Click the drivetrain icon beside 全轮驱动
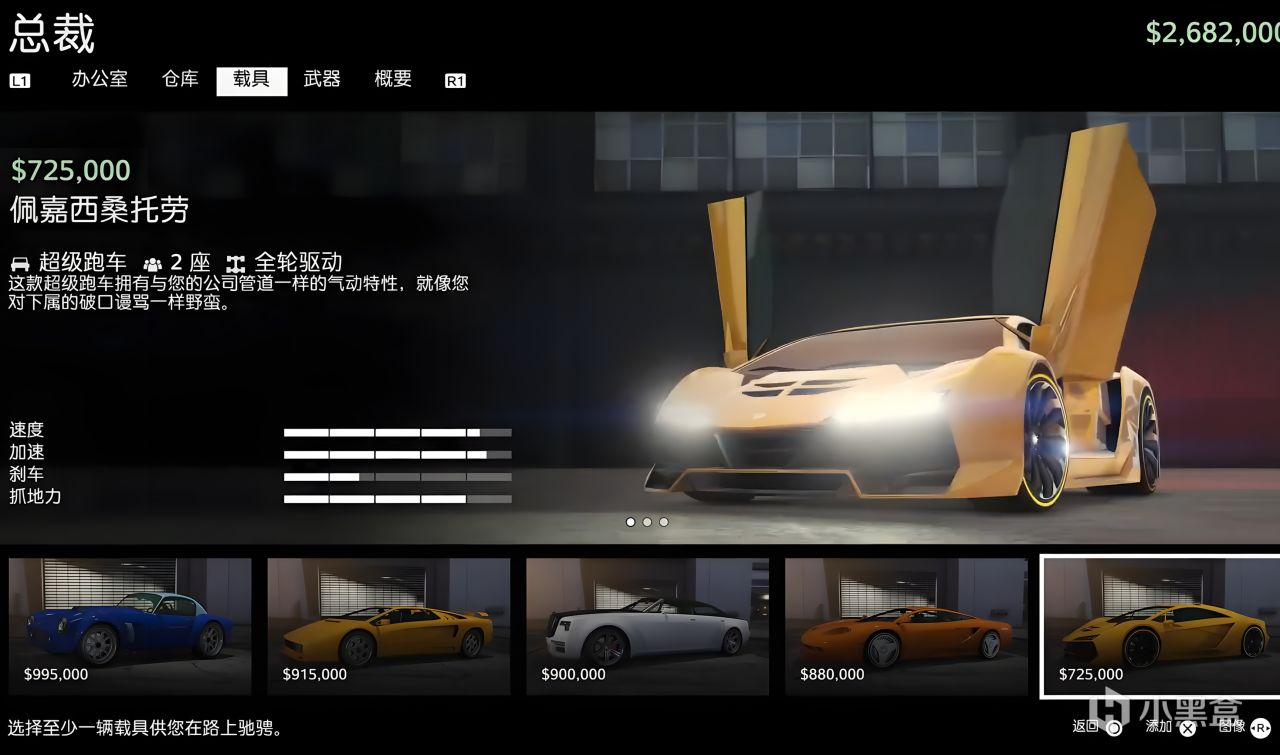This screenshot has width=1280, height=755. (234, 262)
